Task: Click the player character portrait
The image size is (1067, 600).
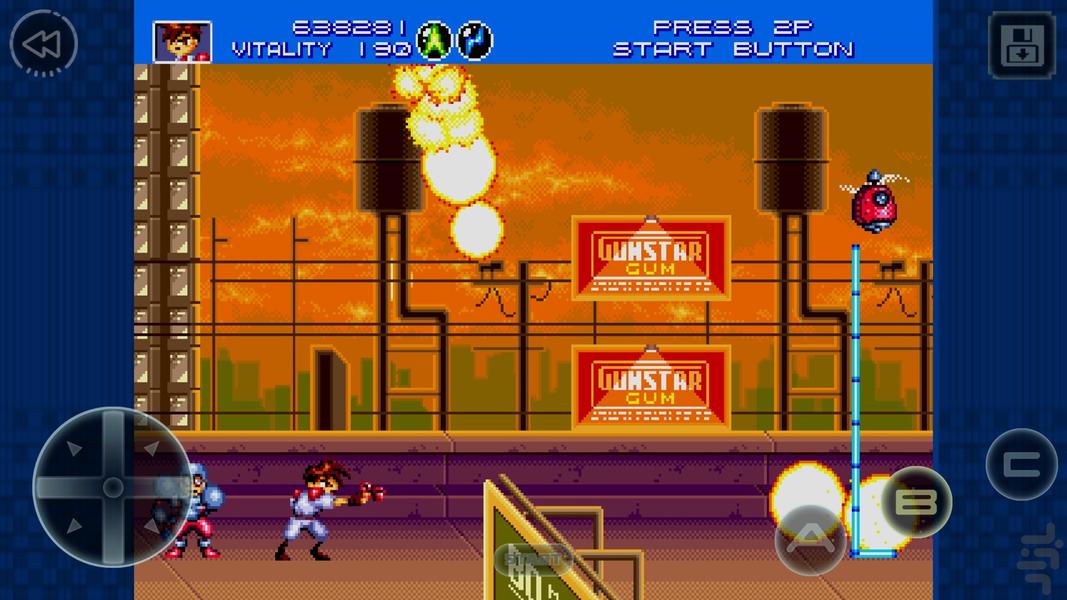Action: click(x=181, y=41)
